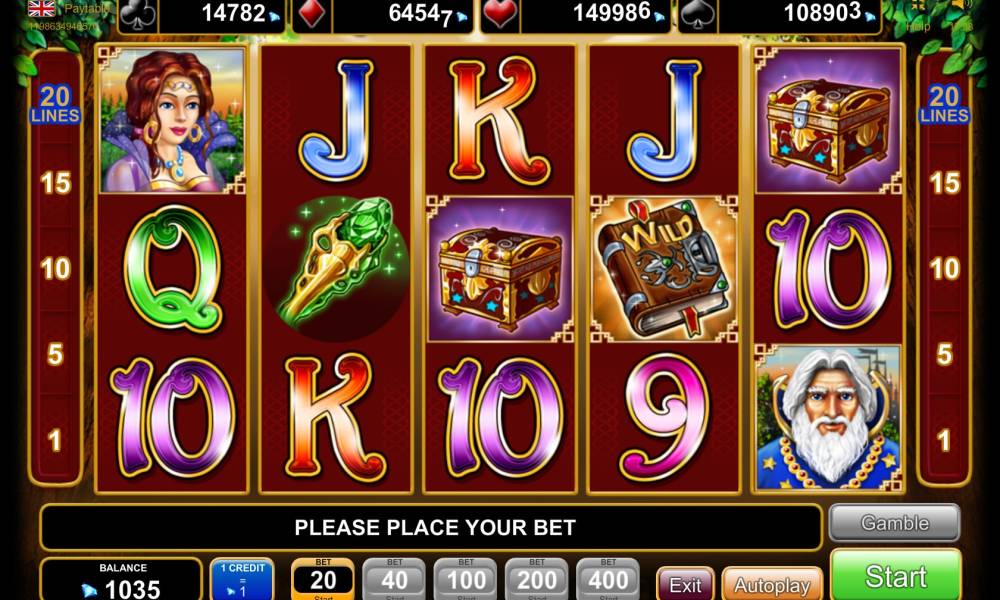This screenshot has height=600, width=1000.
Task: Turn on Autoplay
Action: coord(771,584)
